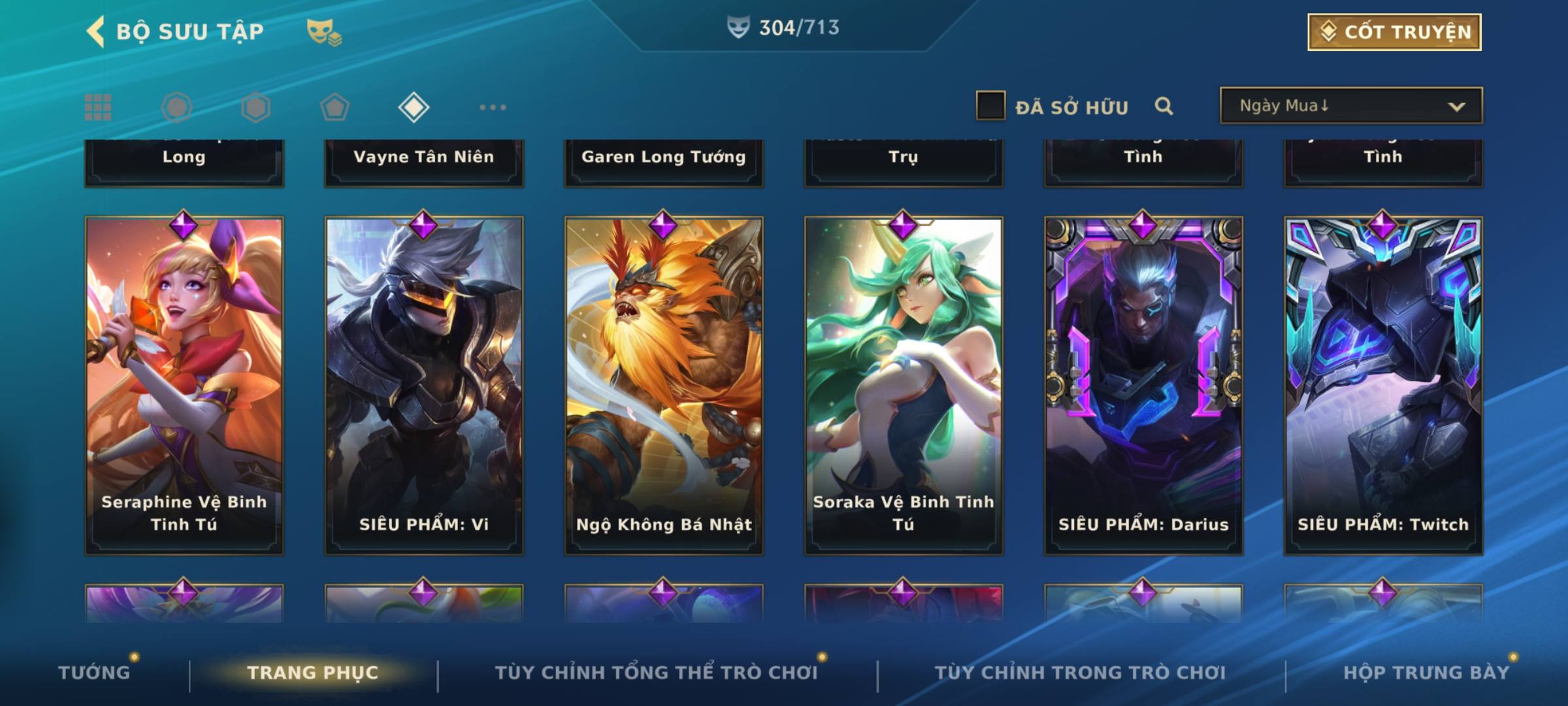The image size is (1568, 706).
Task: Choose the SIÊU PHẨM: Vi skin card
Action: tap(424, 386)
